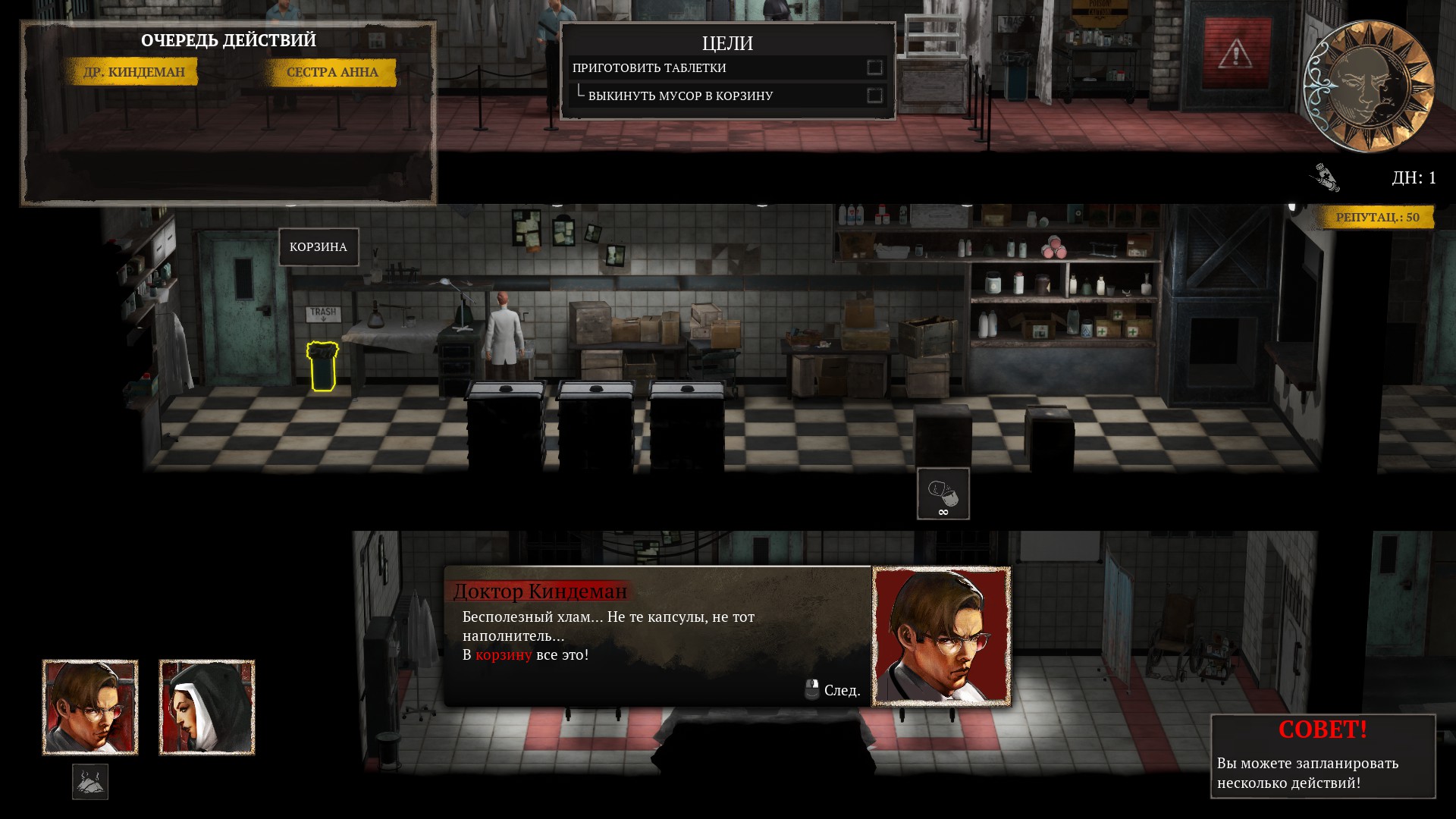Advance dialogue with the След. button
This screenshot has height=819, width=1456.
833,690
